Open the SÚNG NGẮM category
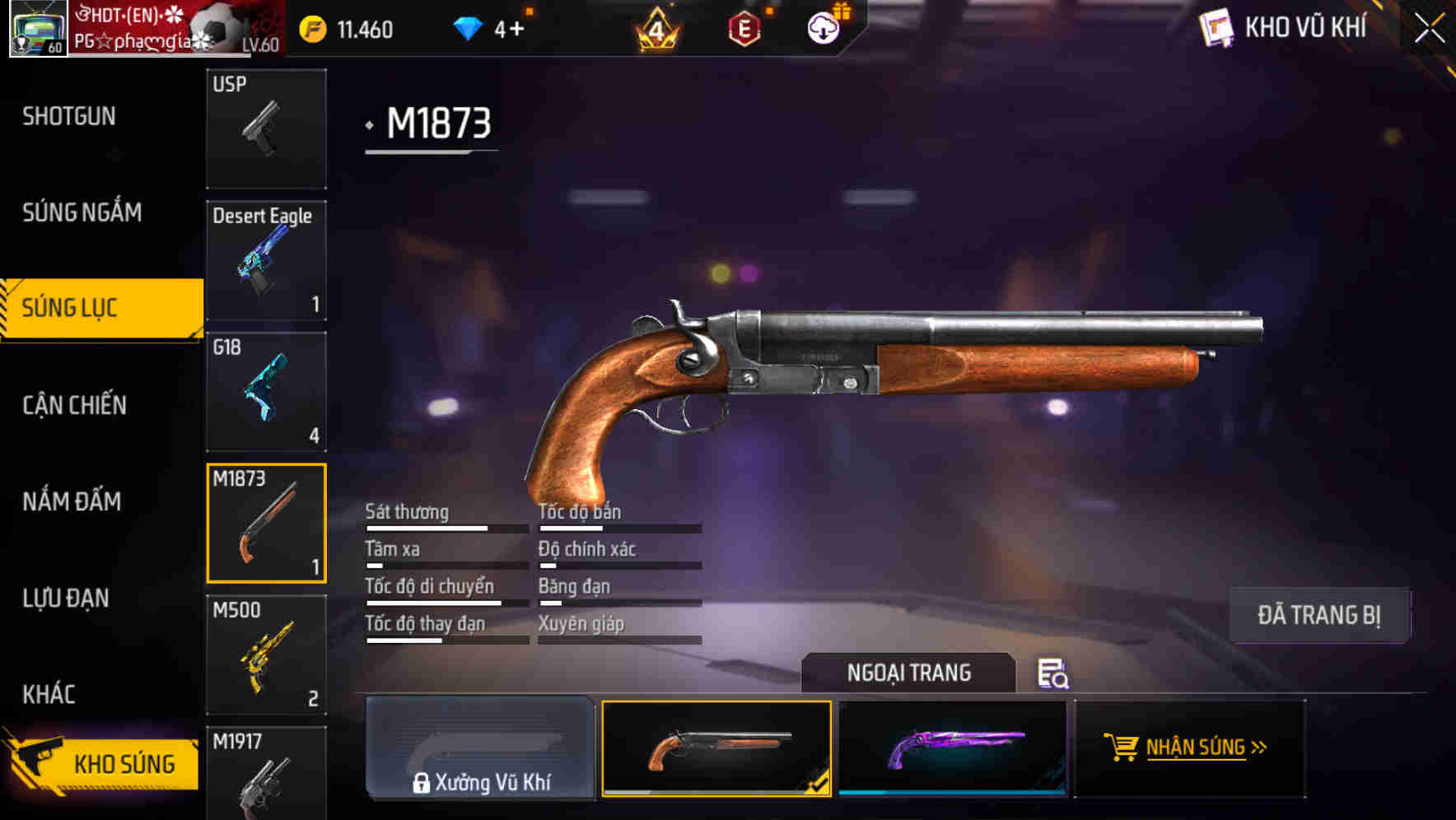The image size is (1456, 820). (80, 212)
